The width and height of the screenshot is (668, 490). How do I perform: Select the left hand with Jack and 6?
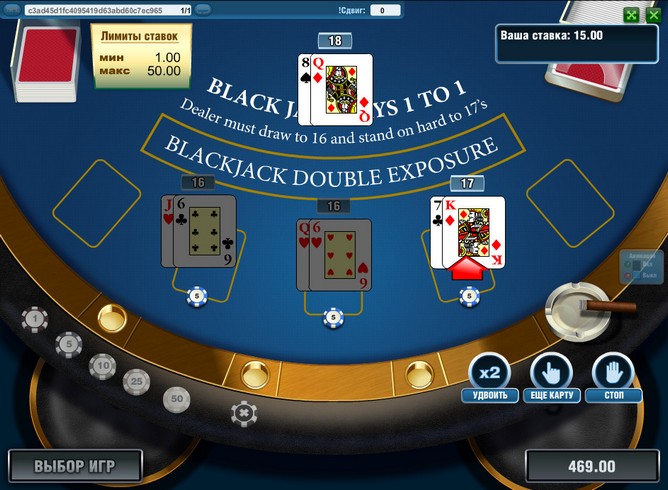[198, 231]
